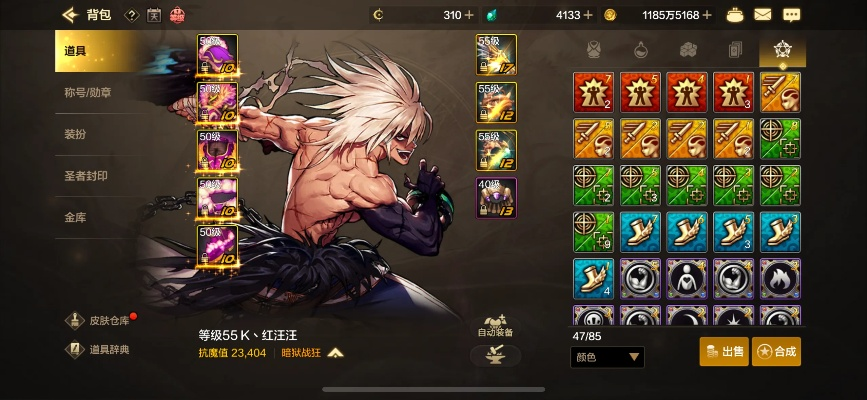Open the chat speech bubble icon
Image resolution: width=867 pixels, height=400 pixels.
(791, 15)
